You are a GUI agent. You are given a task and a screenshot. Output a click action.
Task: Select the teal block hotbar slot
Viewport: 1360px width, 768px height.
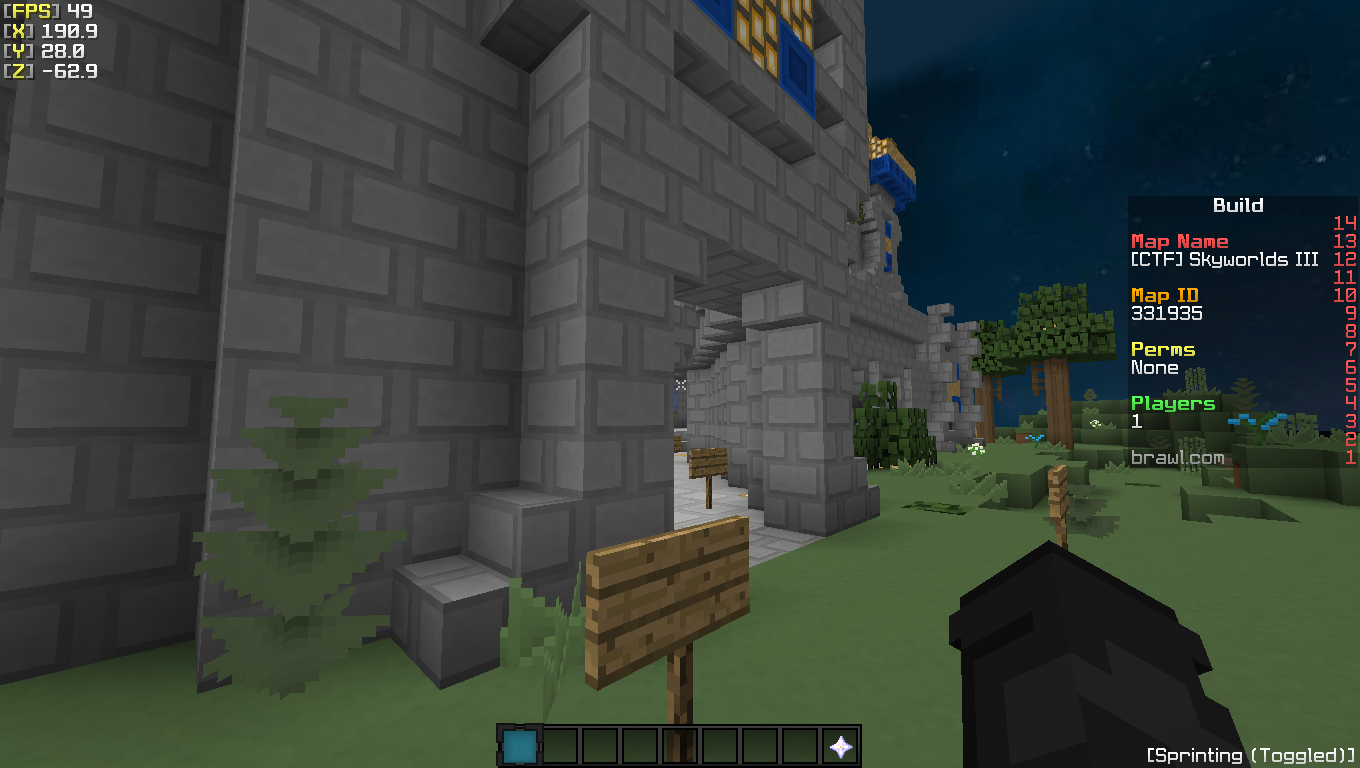pyautogui.click(x=519, y=746)
